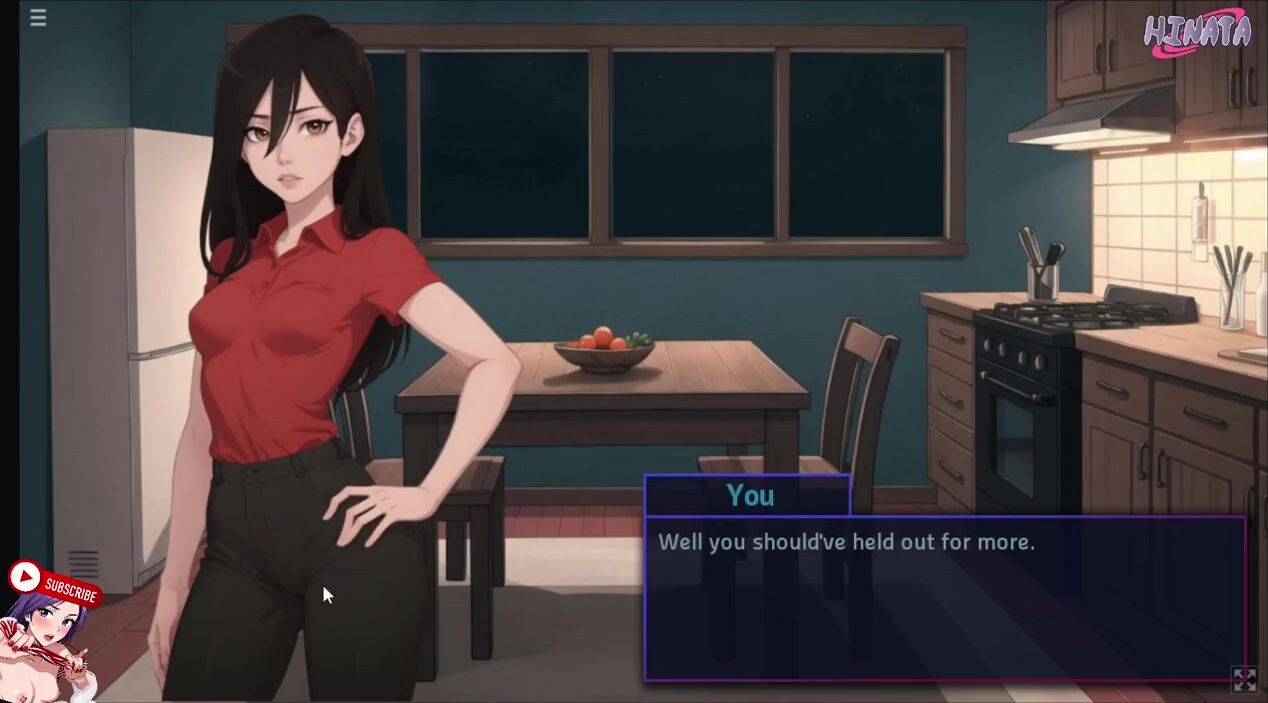Advance the dialogue text box
This screenshot has width=1268, height=703.
[944, 598]
